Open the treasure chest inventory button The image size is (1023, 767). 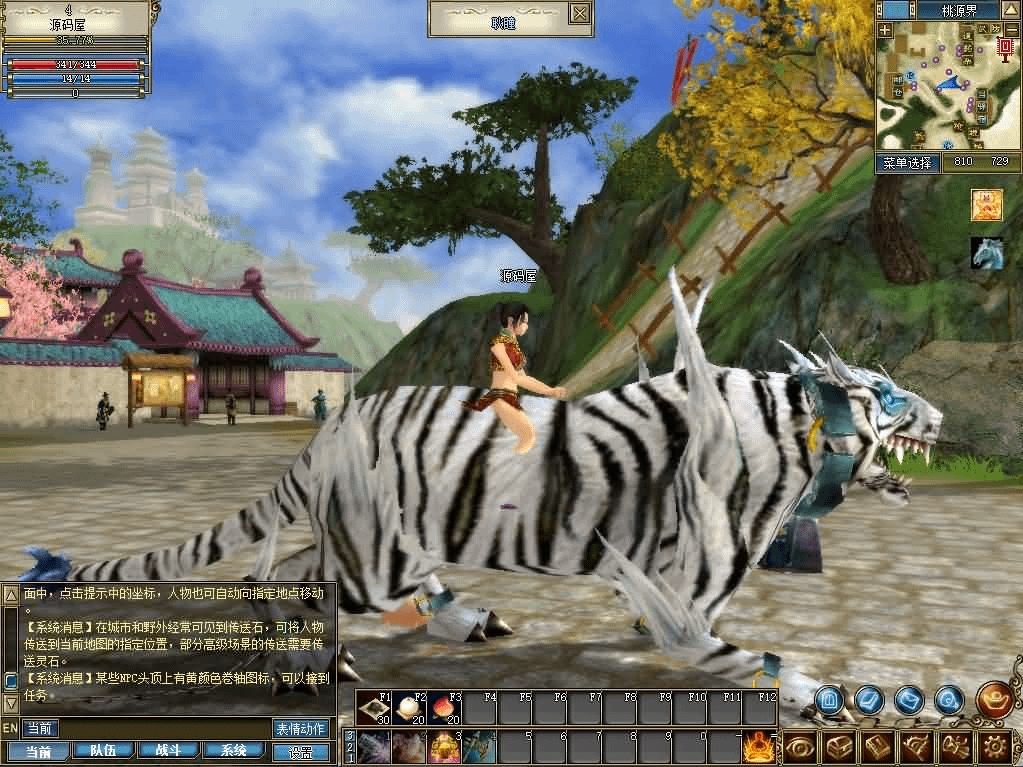coord(839,746)
